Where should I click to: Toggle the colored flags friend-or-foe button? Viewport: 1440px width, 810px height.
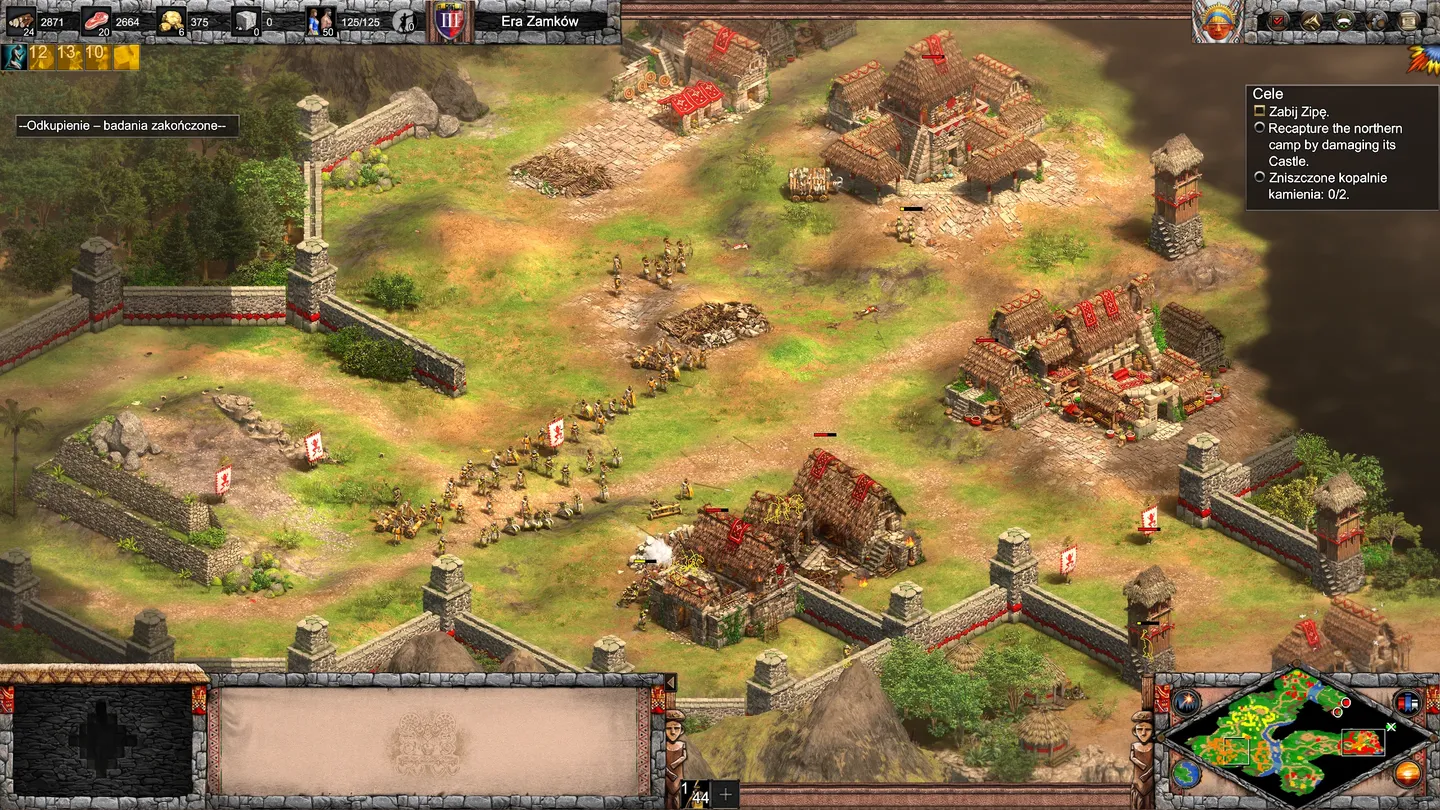tap(1407, 702)
